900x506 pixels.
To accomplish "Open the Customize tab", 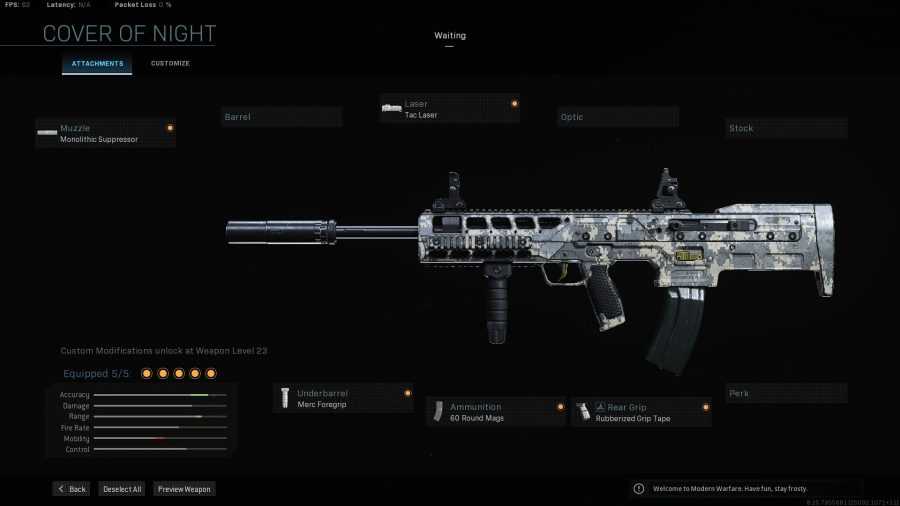I will (x=170, y=64).
